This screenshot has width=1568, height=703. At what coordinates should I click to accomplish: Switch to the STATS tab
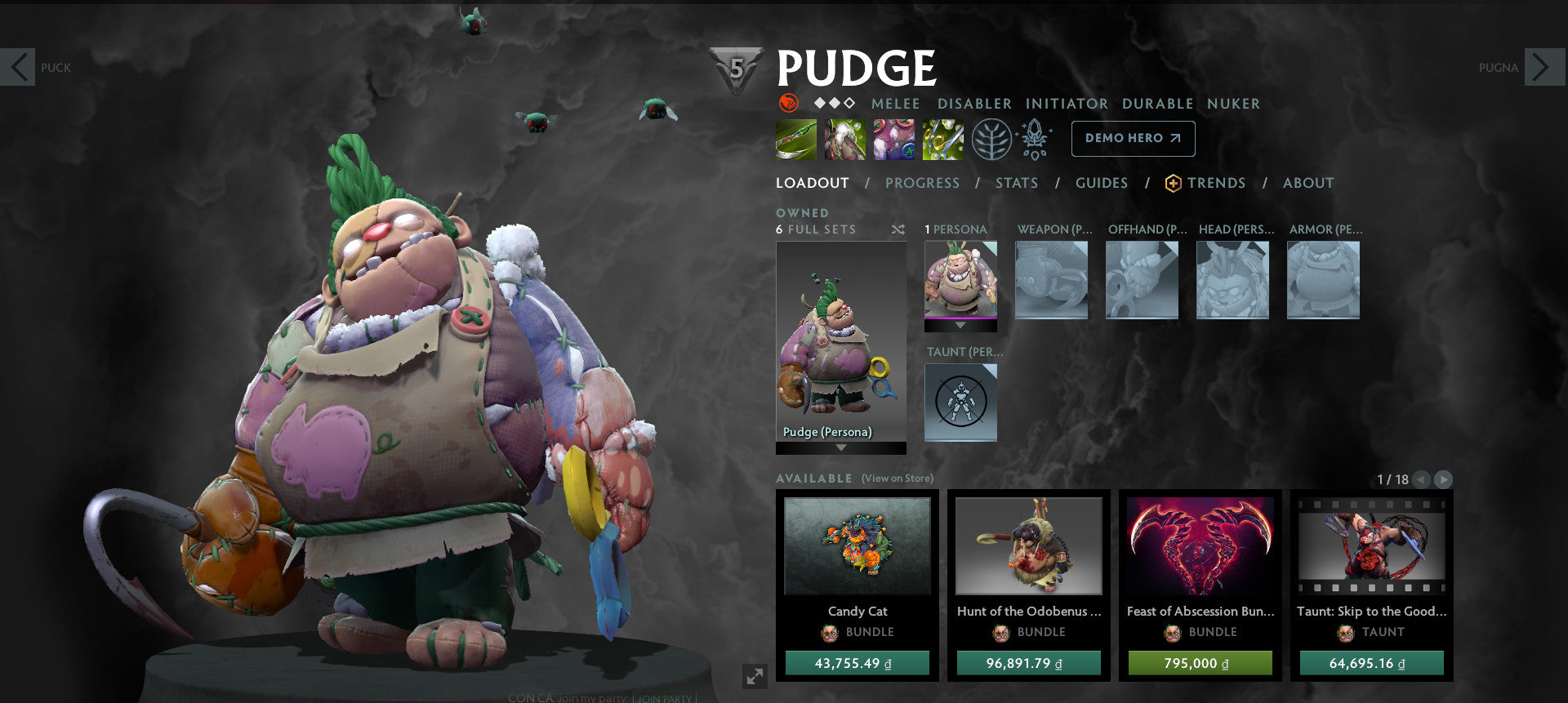1016,183
